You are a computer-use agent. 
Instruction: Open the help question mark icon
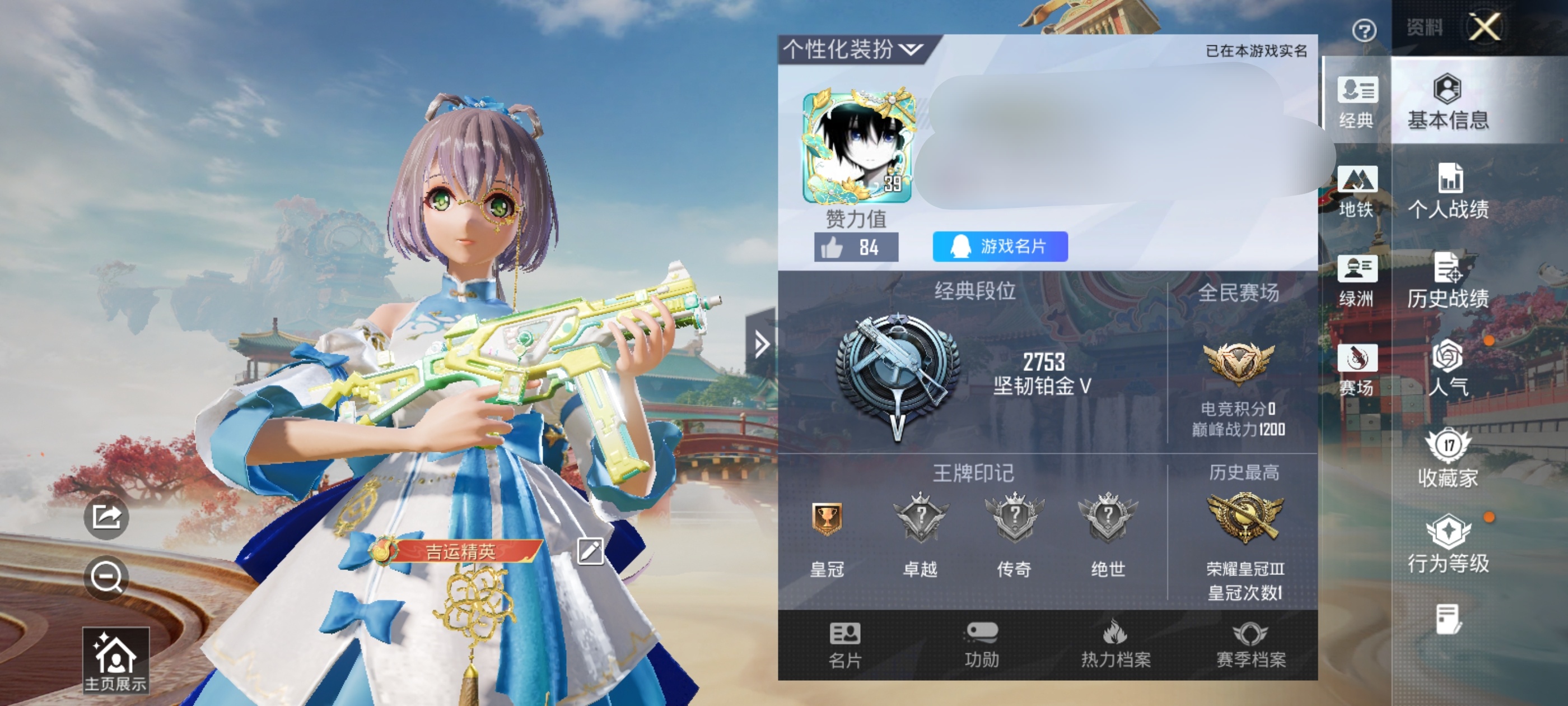1364,30
